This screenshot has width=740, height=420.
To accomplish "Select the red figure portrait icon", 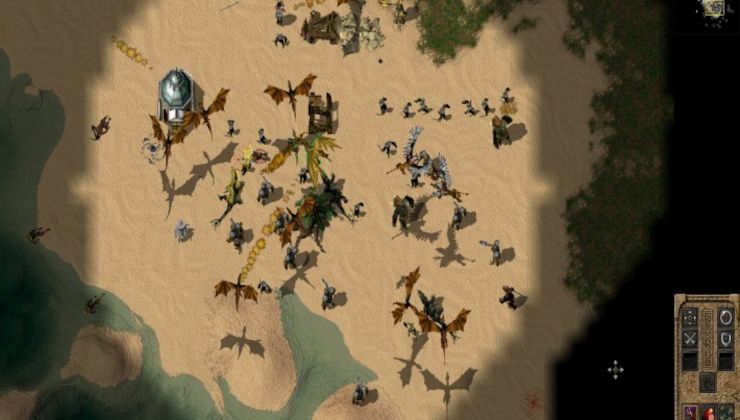I will [x=708, y=412].
